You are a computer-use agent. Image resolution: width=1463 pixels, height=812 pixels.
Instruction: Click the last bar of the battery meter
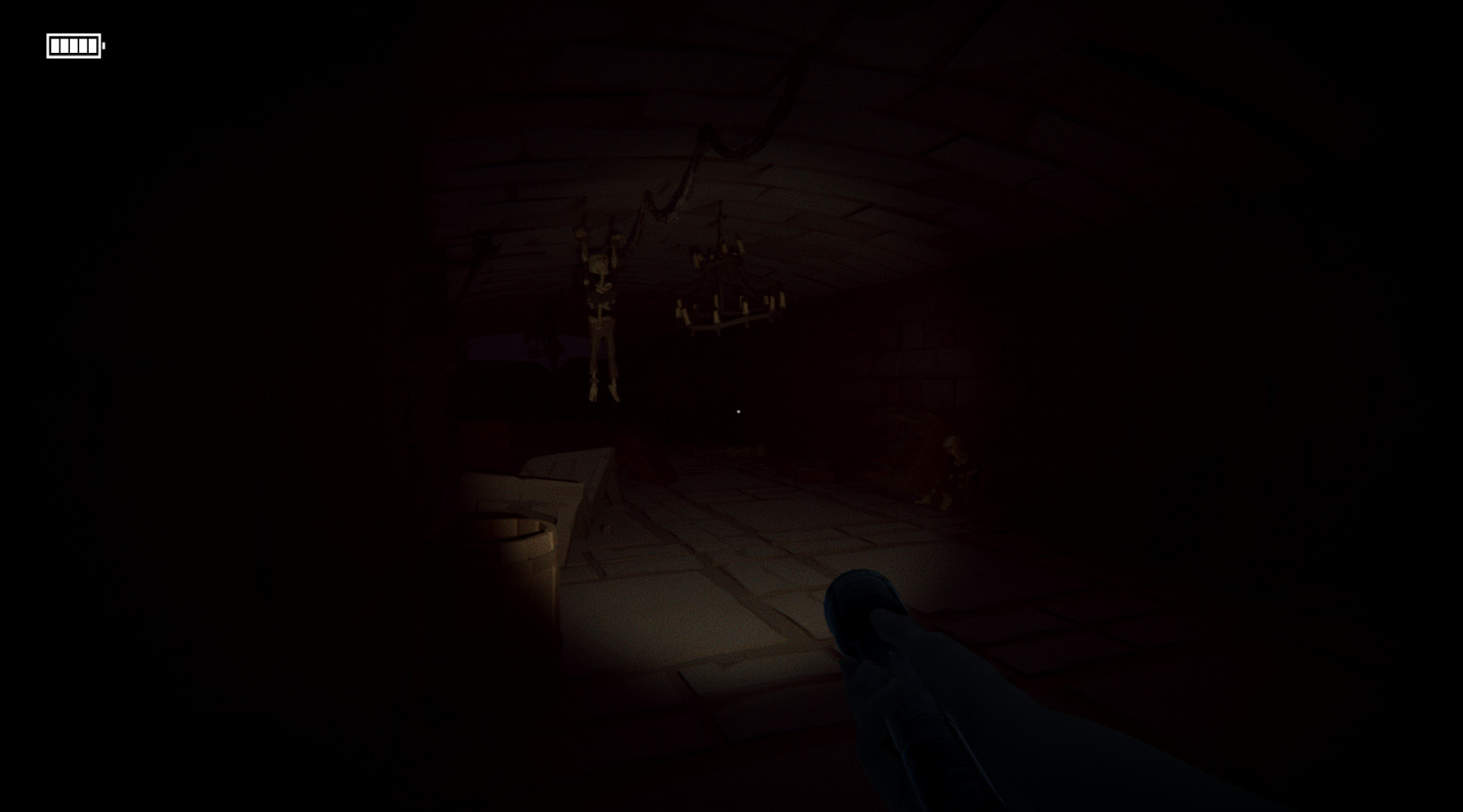coord(92,44)
